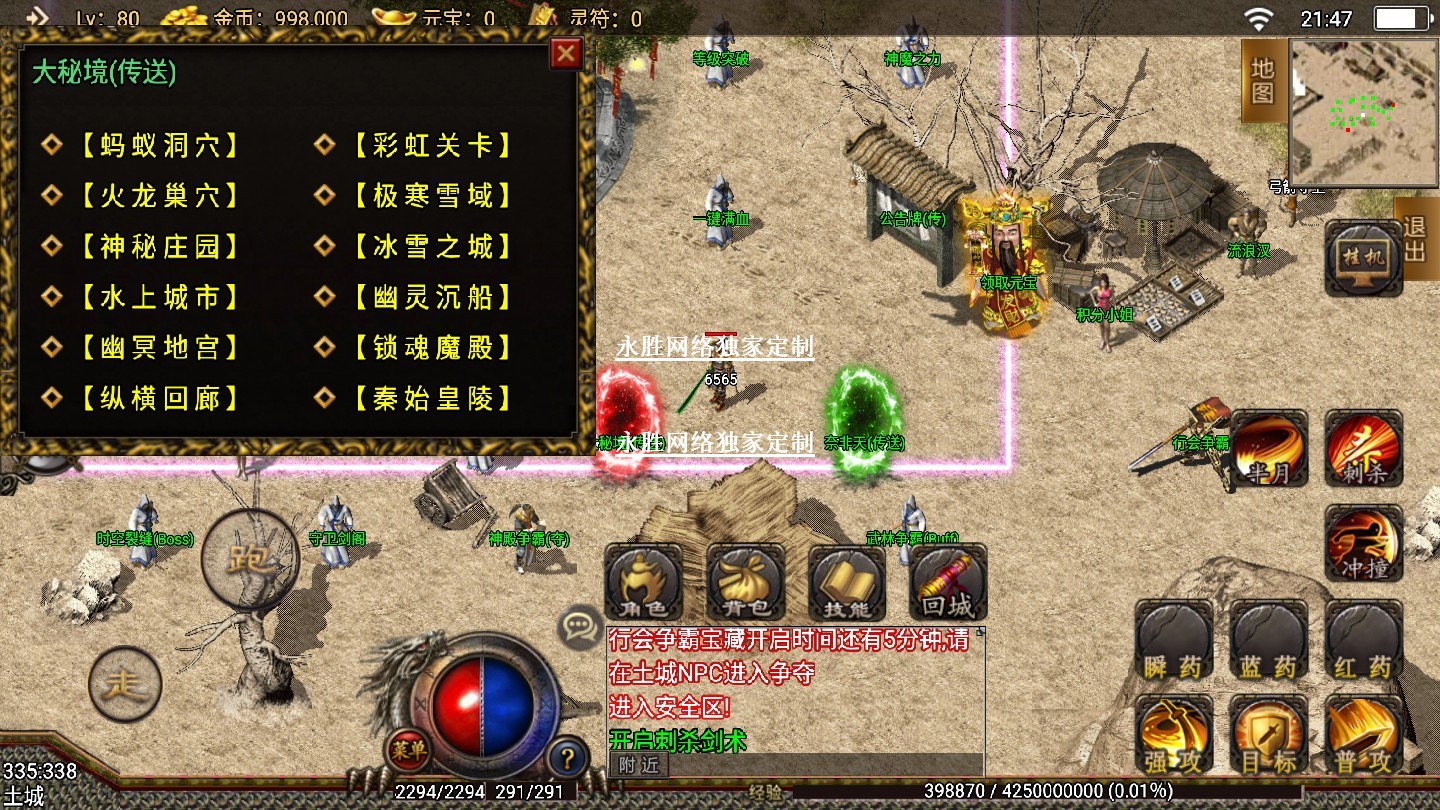Pick the 幽灵沉船 dungeon entry
Image resolution: width=1440 pixels, height=810 pixels.
pos(432,297)
